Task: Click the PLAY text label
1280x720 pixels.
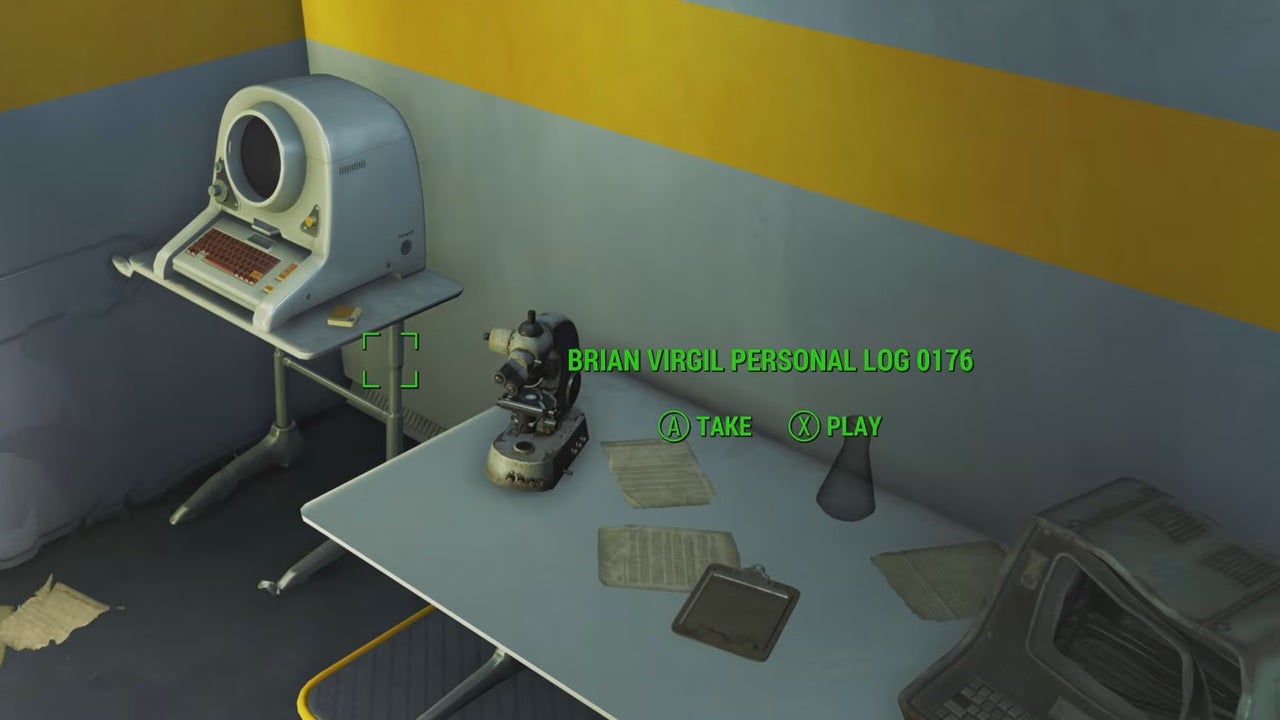Action: tap(852, 427)
